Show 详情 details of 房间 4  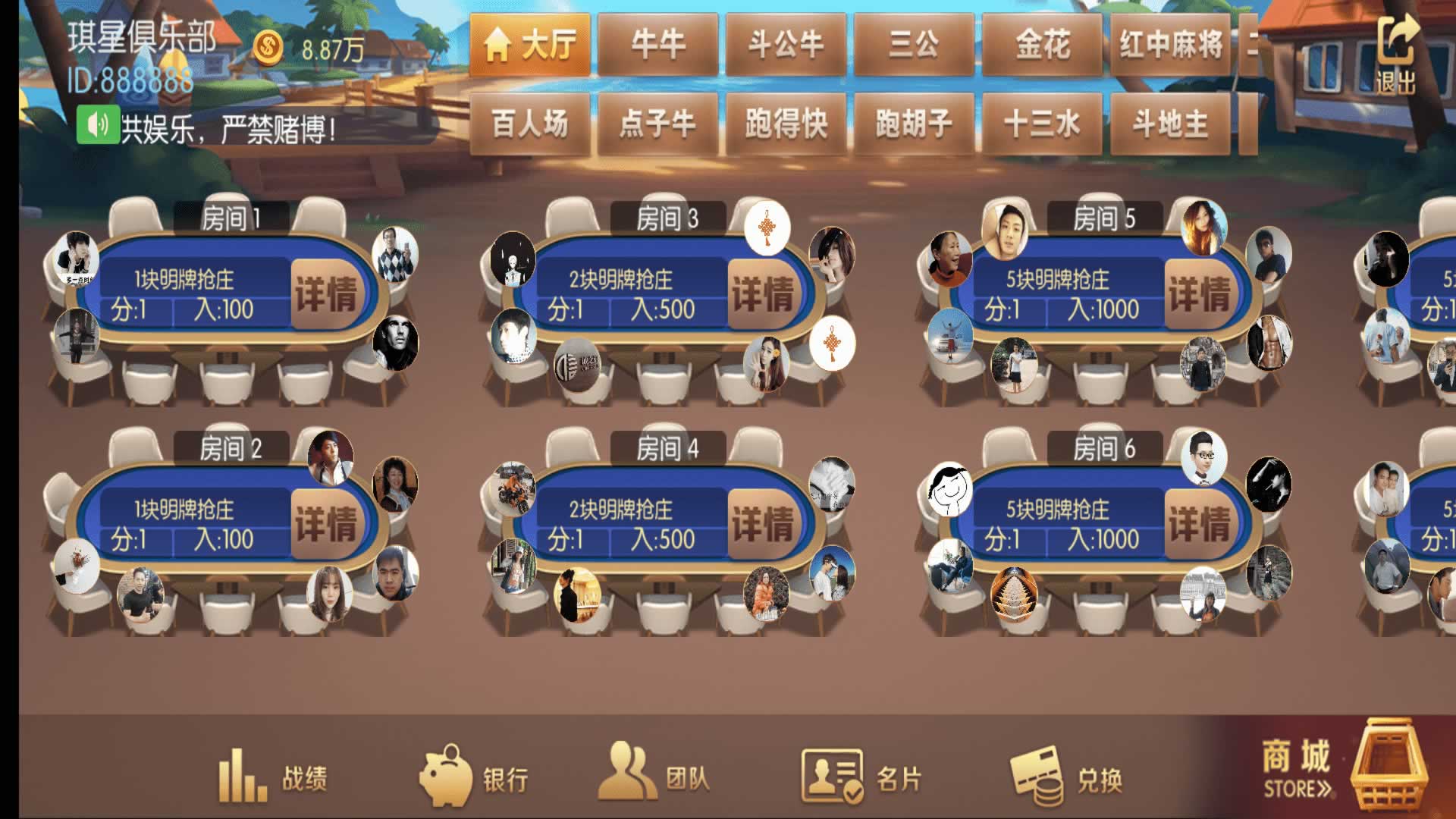(762, 524)
